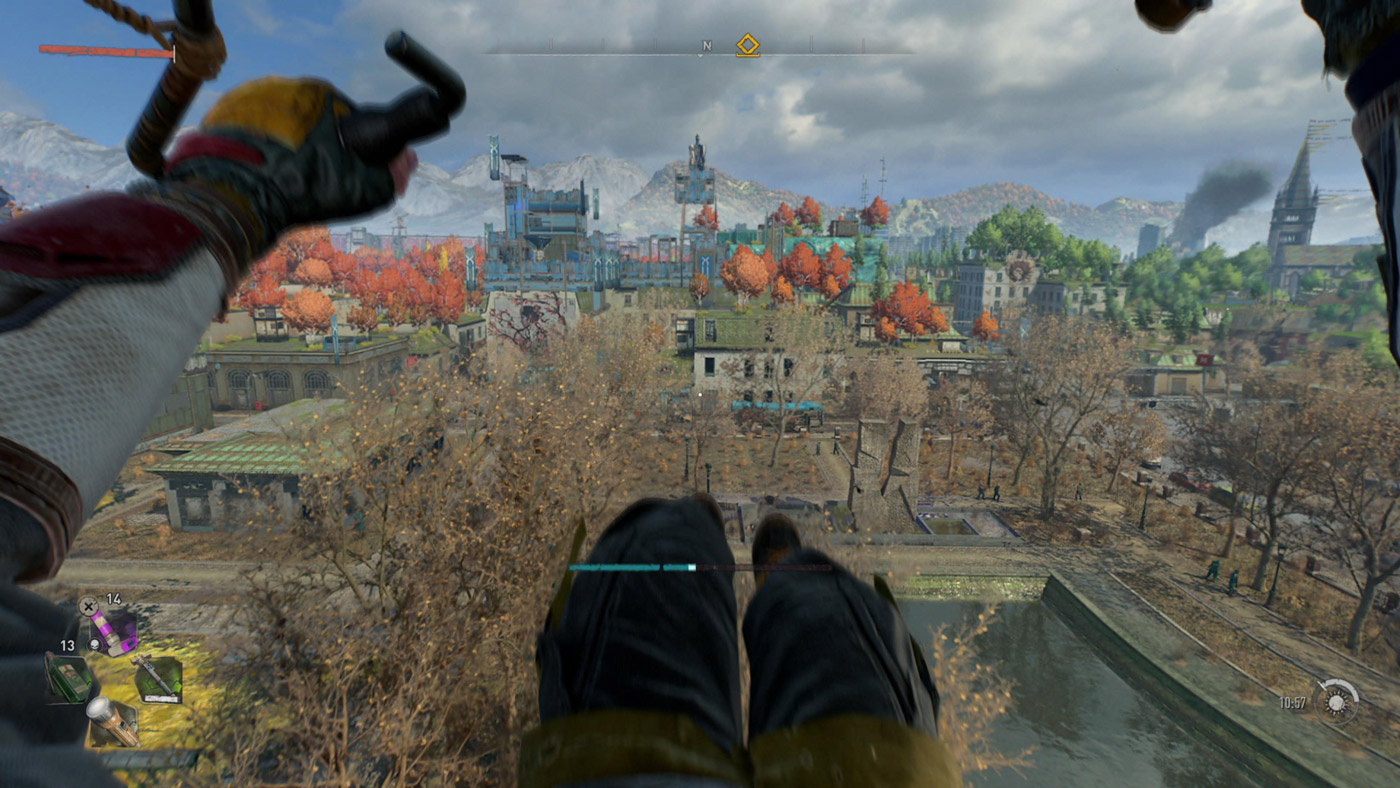The height and width of the screenshot is (788, 1400).
Task: Select the rightmost compass tick mark
Action: [x=861, y=47]
